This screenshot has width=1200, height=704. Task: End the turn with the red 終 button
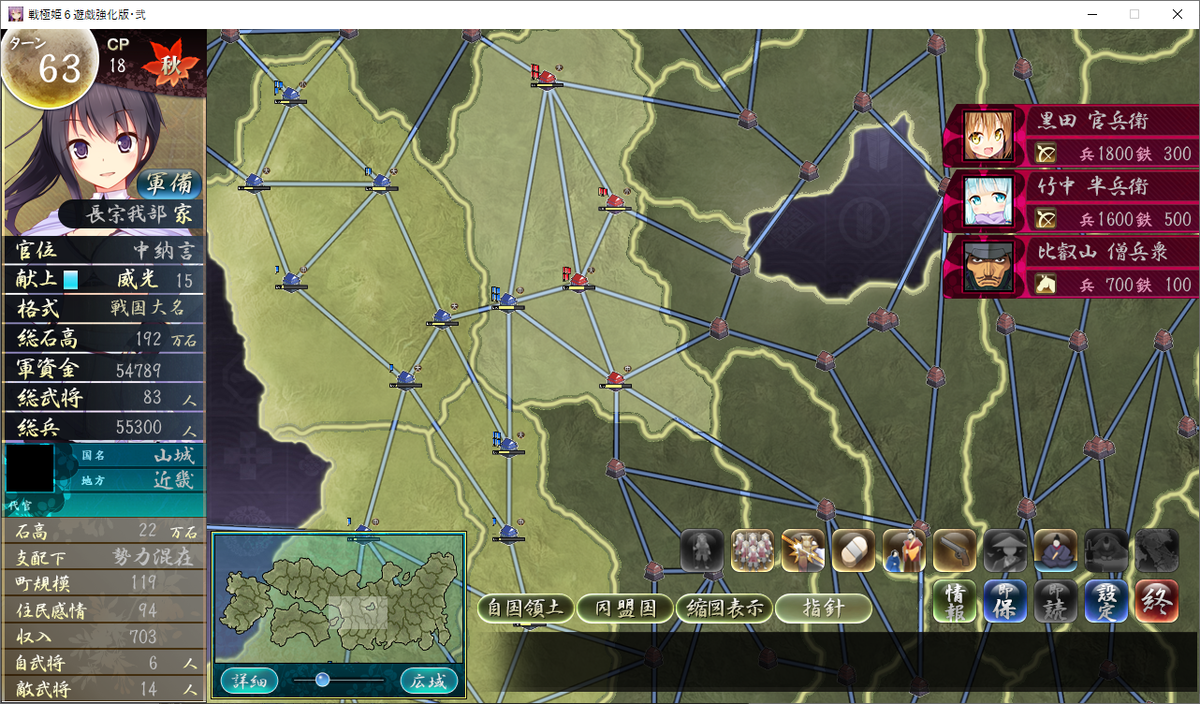point(1156,601)
